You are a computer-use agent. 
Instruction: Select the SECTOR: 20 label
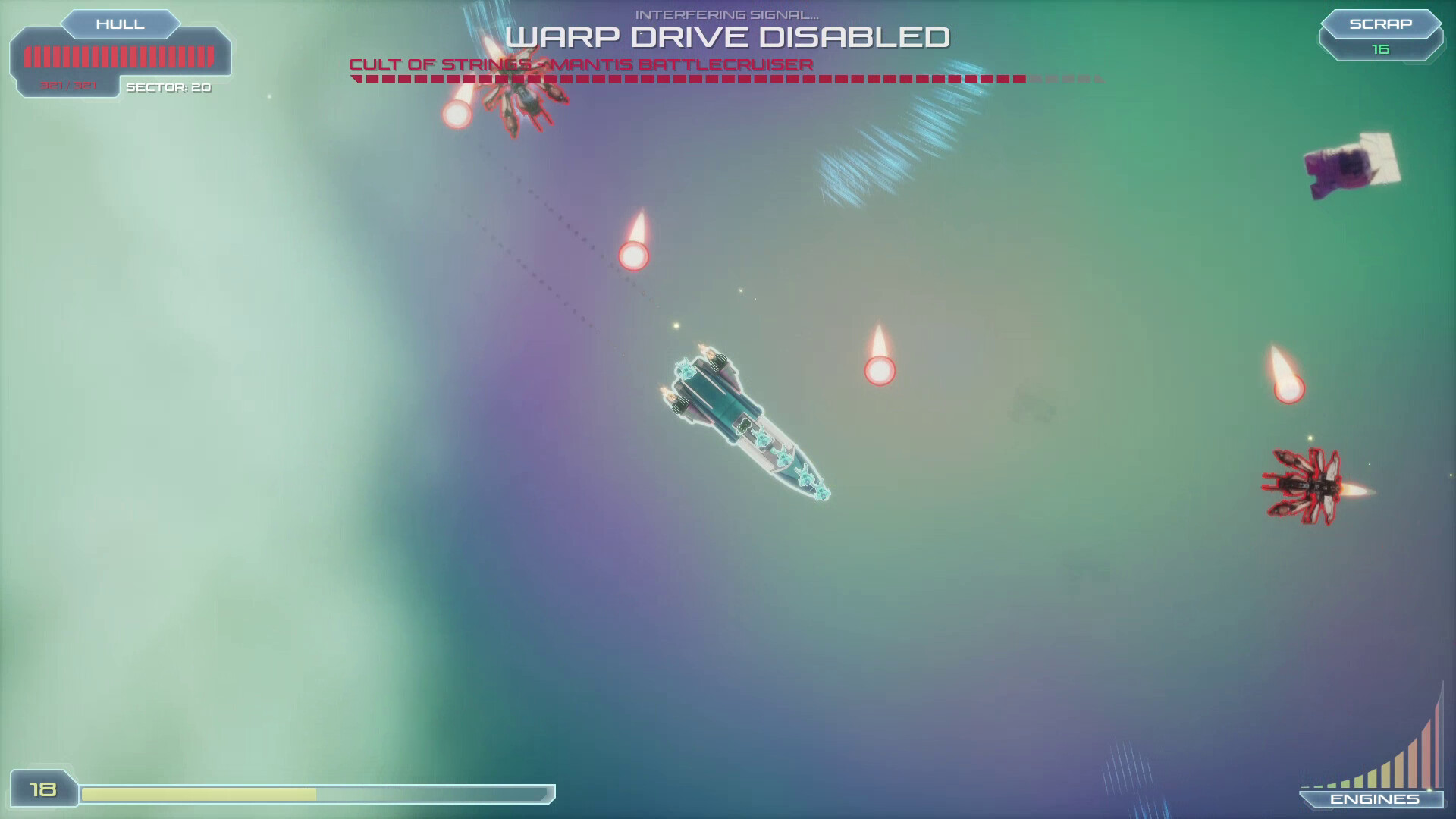click(x=168, y=88)
